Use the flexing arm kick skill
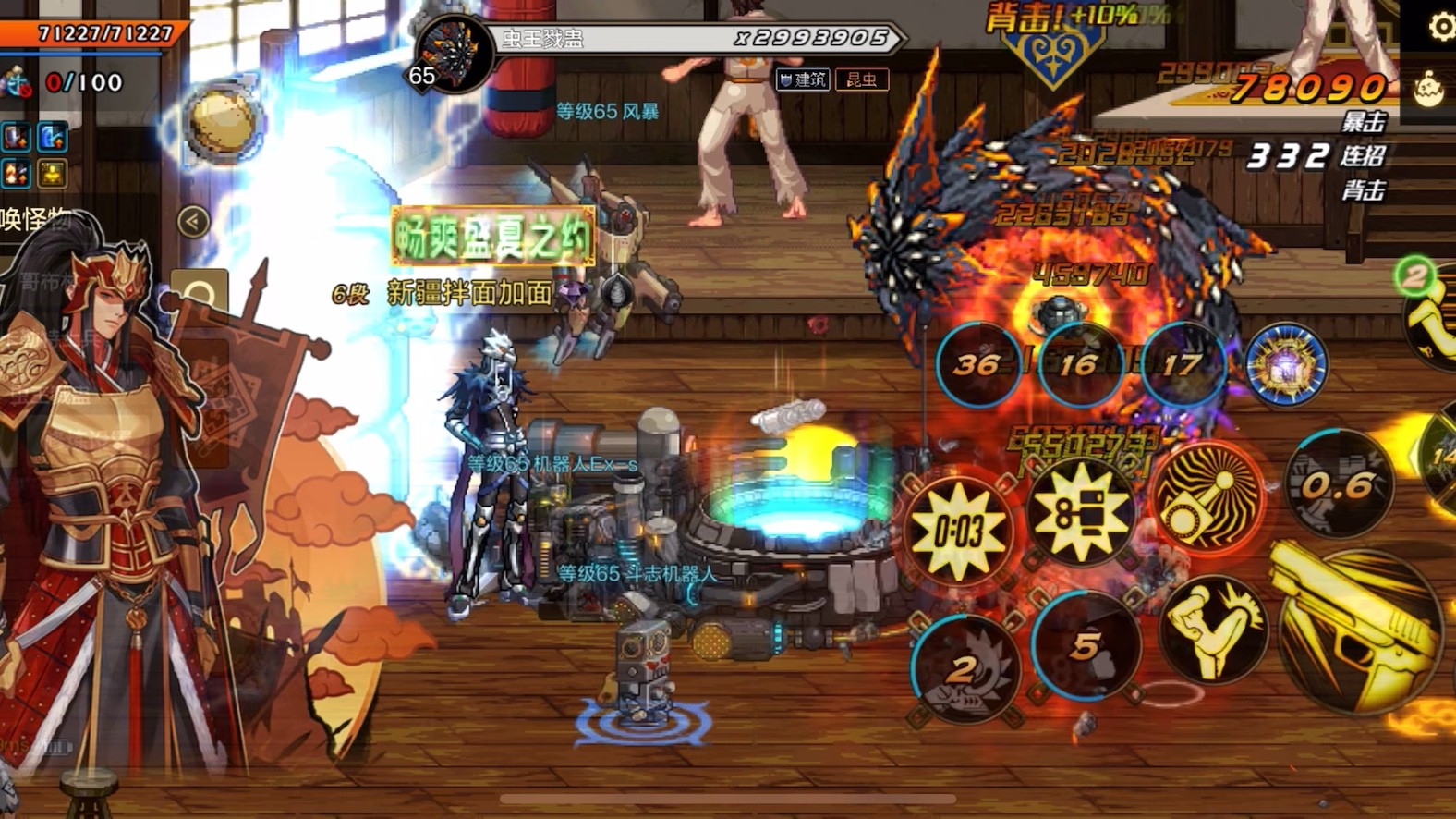 1212,629
